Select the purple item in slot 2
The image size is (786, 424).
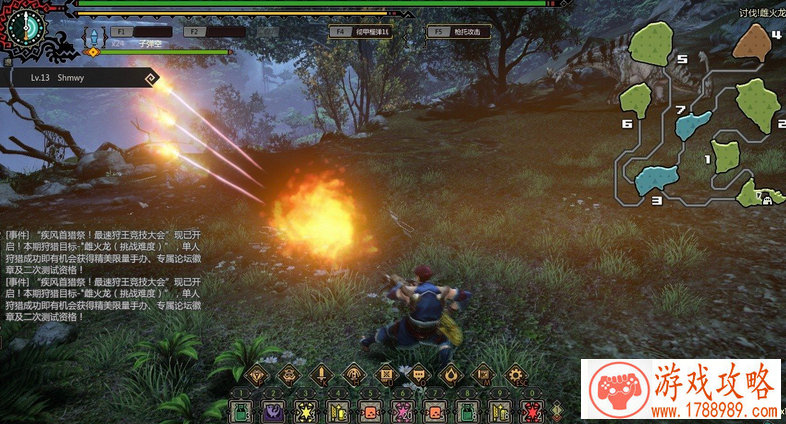tap(273, 411)
